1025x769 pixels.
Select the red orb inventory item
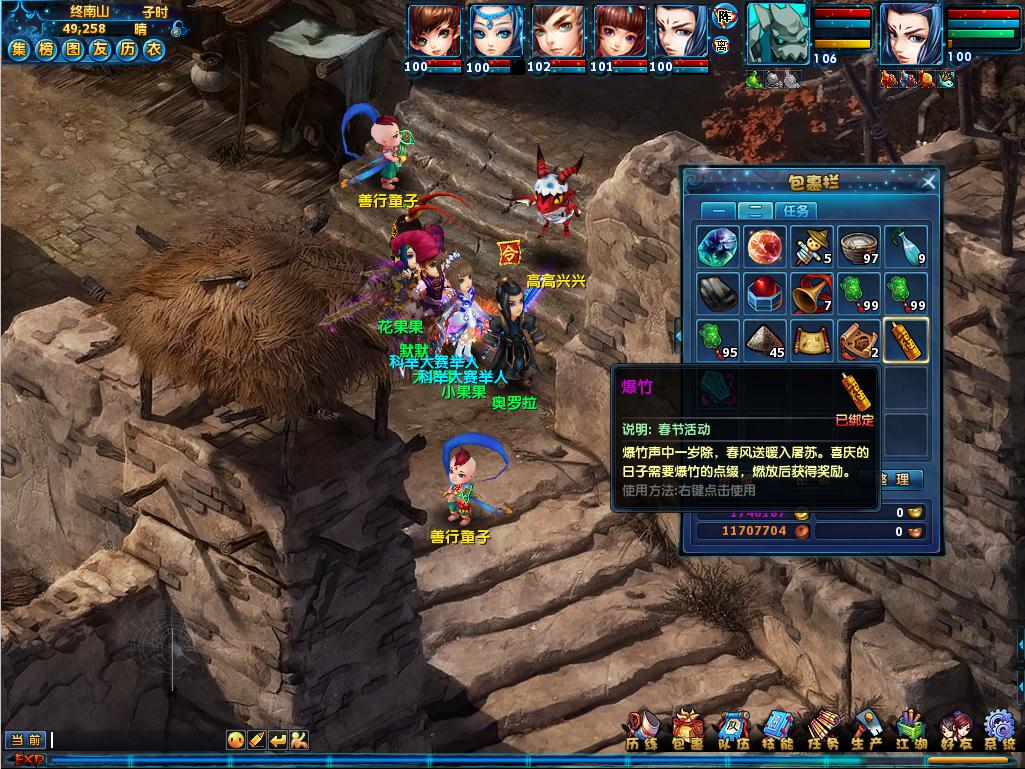click(x=765, y=246)
